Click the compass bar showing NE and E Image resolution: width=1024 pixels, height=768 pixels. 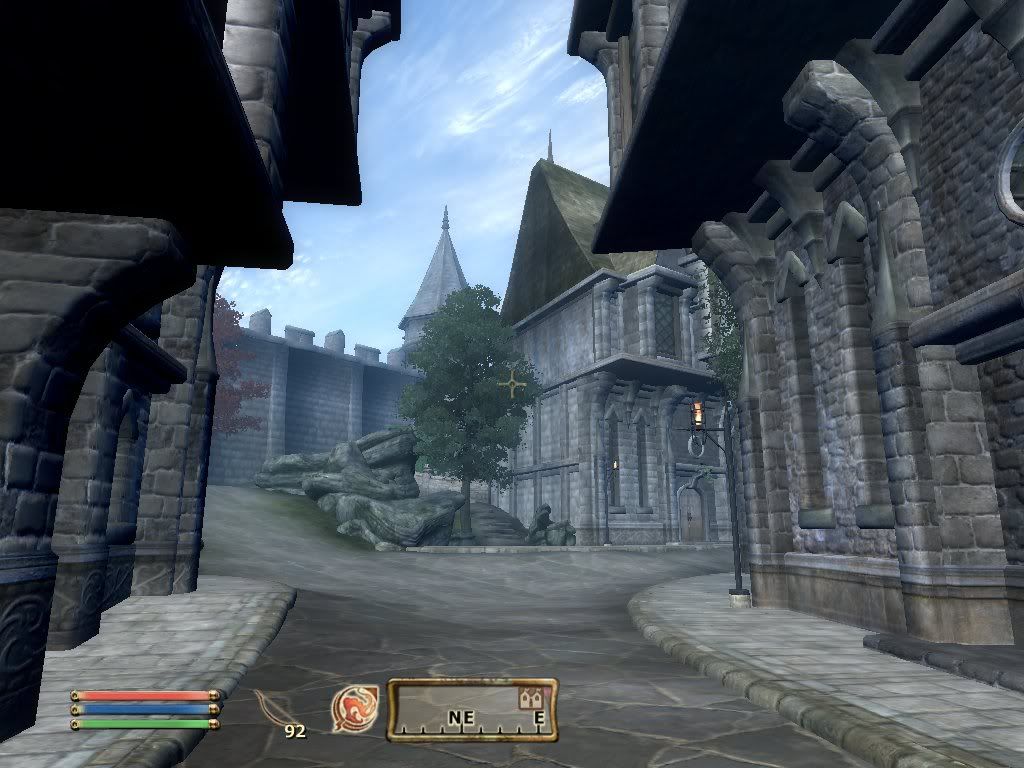coord(472,711)
